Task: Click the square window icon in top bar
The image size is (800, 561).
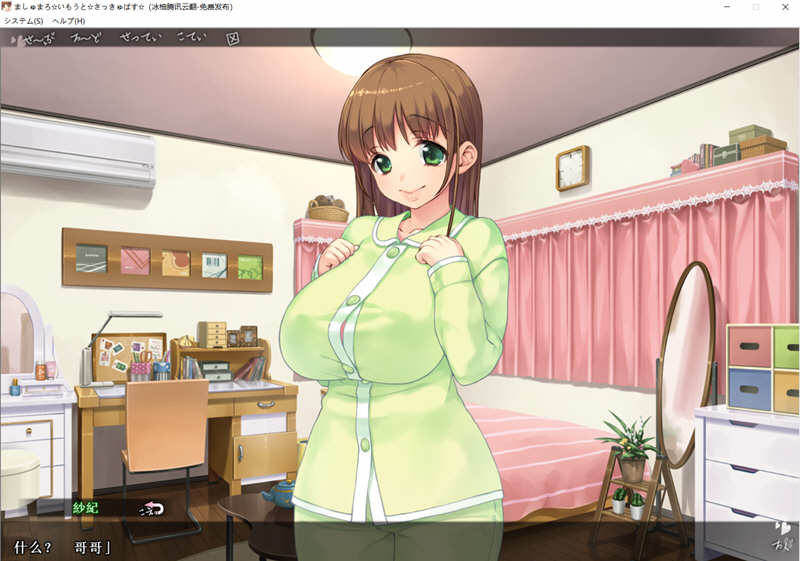Action: (x=233, y=40)
